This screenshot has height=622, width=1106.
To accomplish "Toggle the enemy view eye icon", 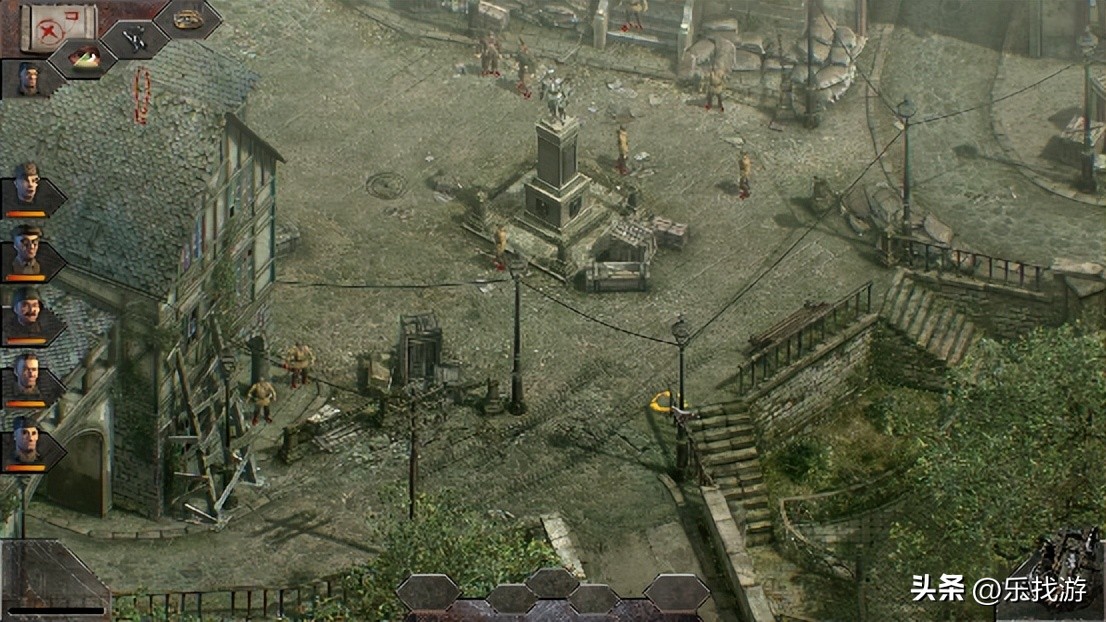I will [x=81, y=58].
